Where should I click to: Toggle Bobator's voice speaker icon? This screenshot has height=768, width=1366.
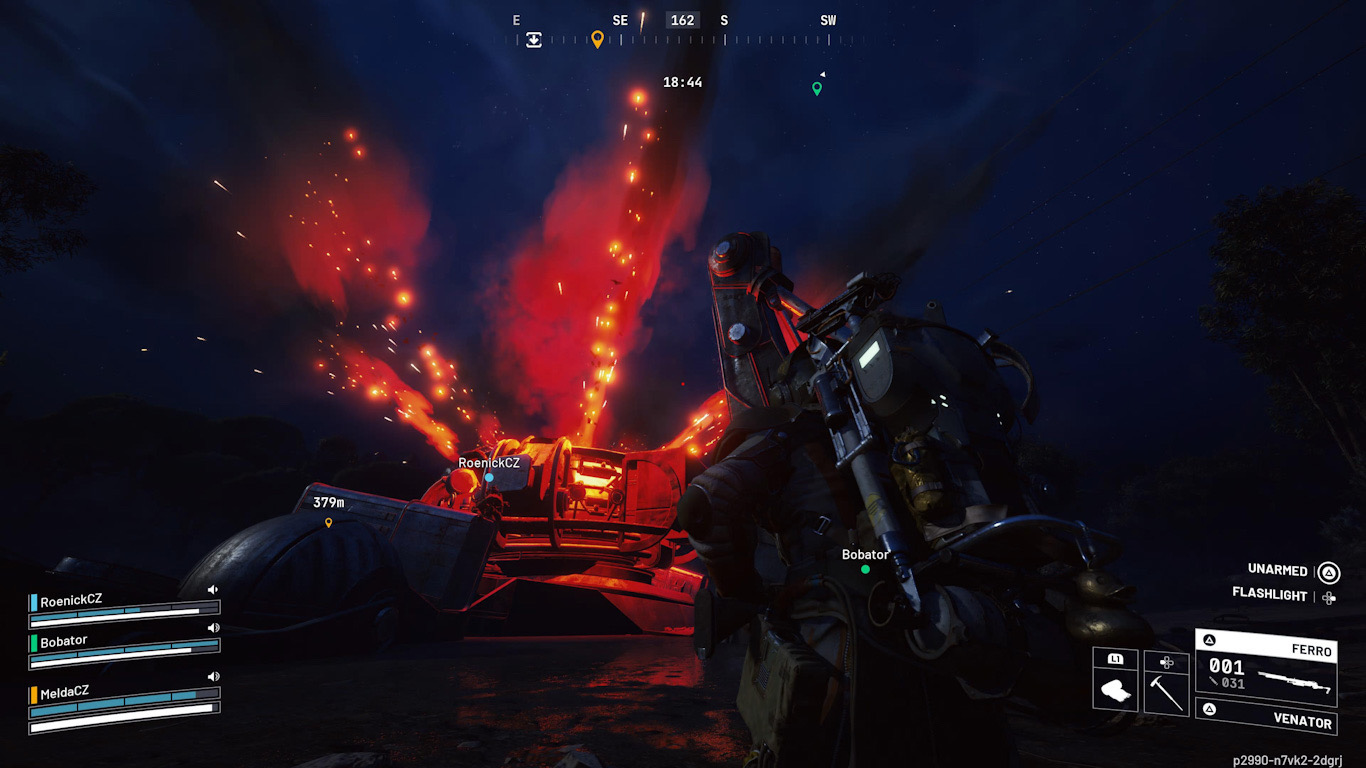coord(213,628)
